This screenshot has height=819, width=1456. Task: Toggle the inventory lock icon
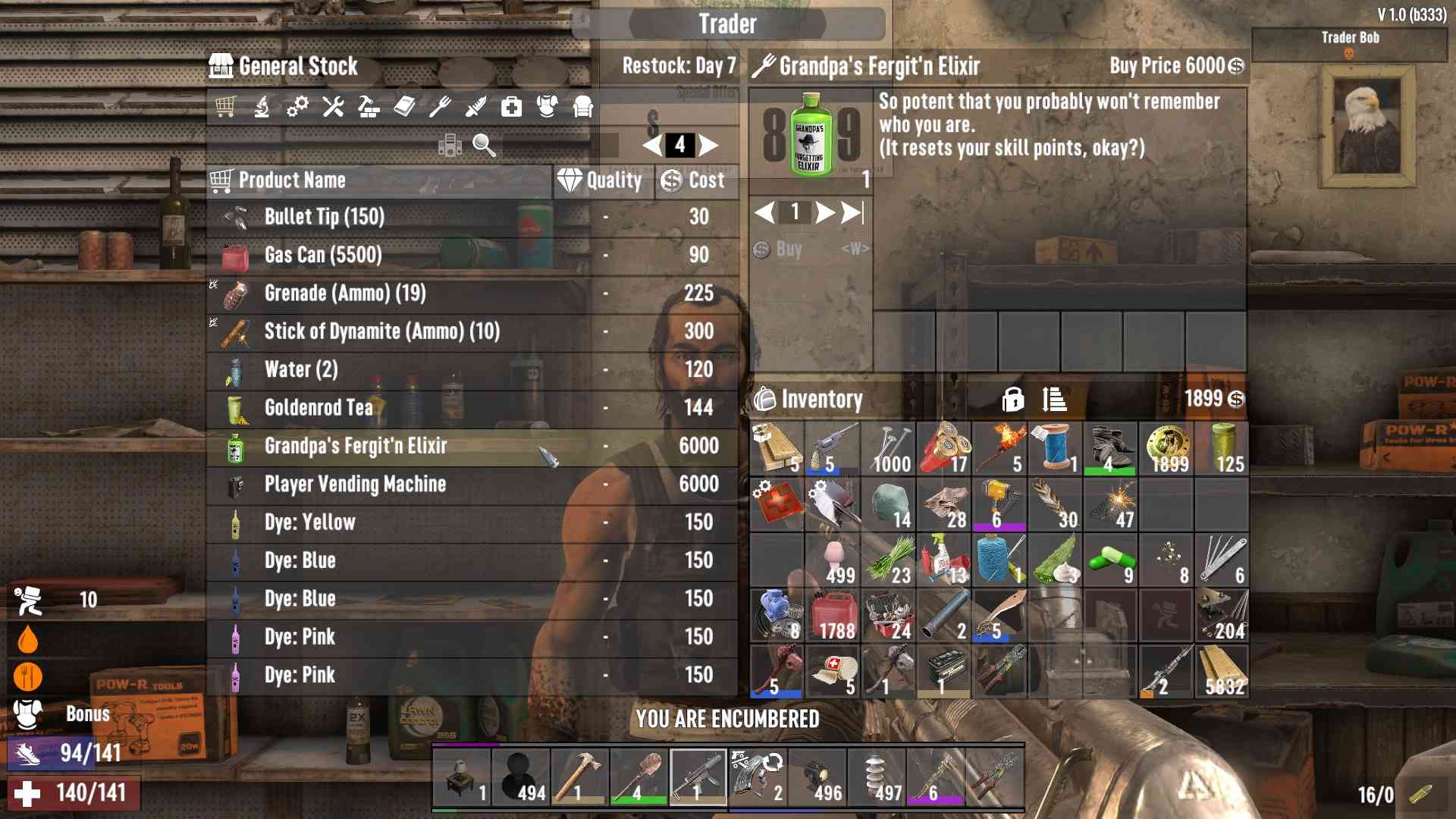[x=1012, y=399]
